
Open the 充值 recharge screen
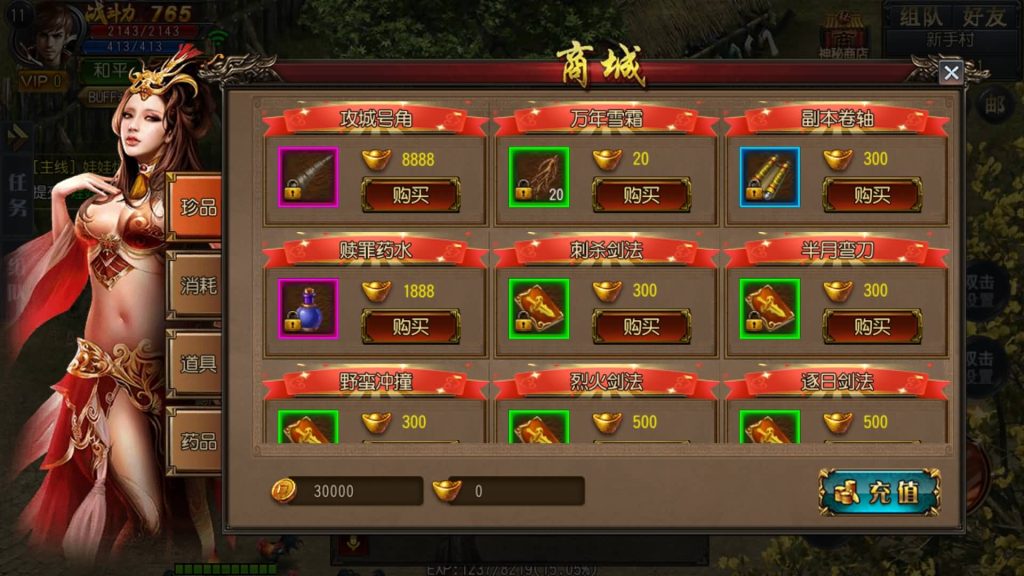879,492
